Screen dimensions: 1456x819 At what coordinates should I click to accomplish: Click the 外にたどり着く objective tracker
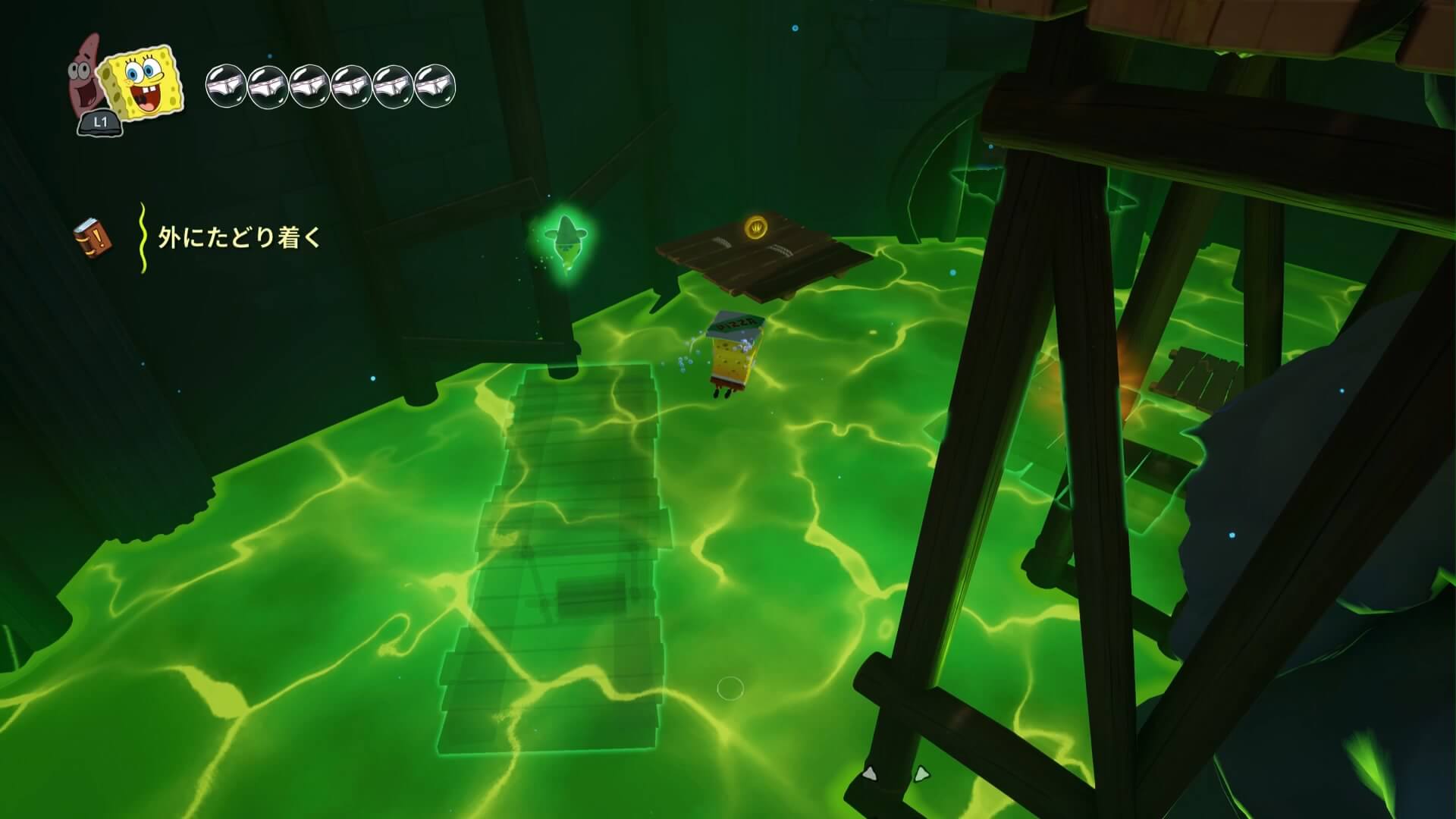pos(240,238)
